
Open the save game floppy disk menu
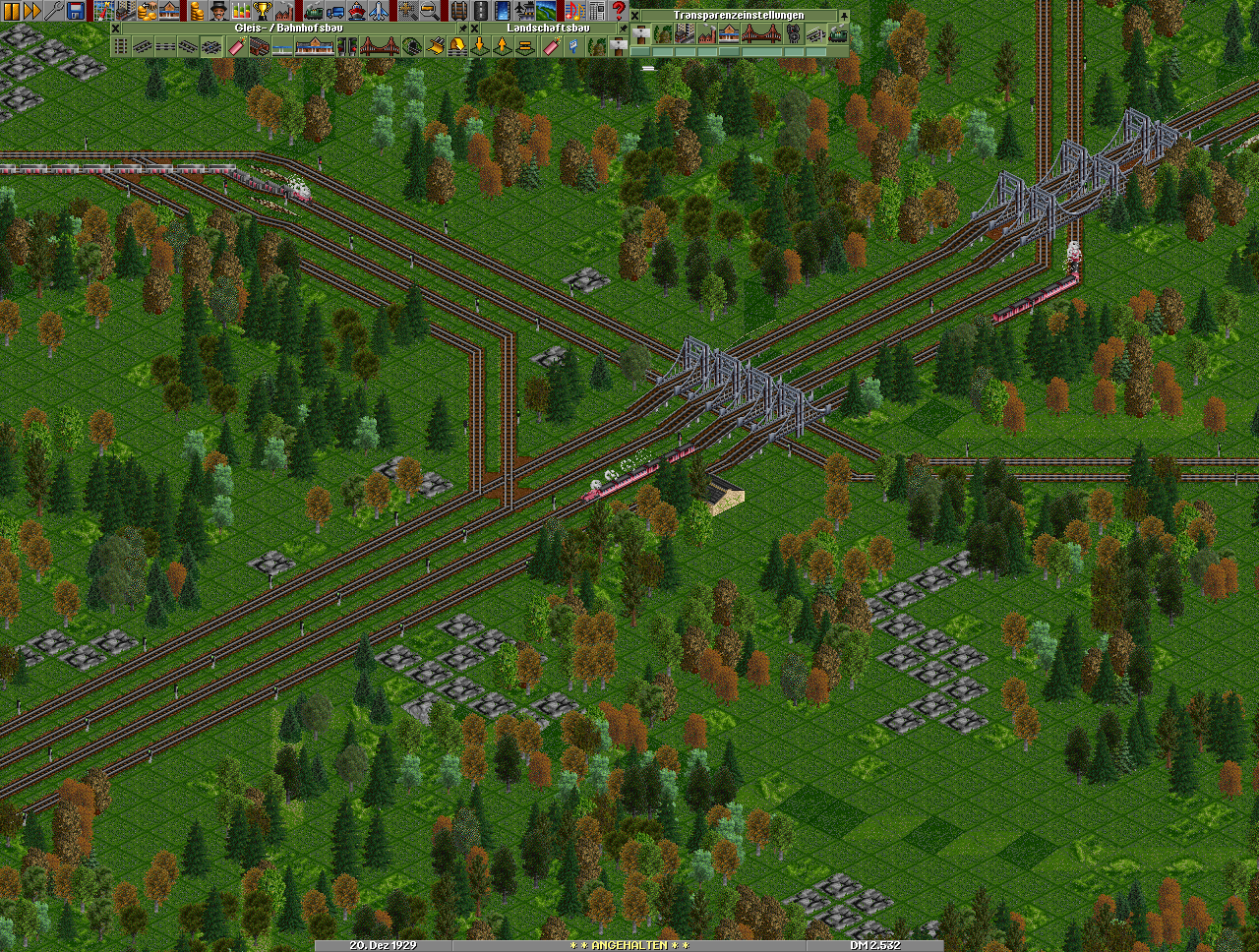[76, 11]
